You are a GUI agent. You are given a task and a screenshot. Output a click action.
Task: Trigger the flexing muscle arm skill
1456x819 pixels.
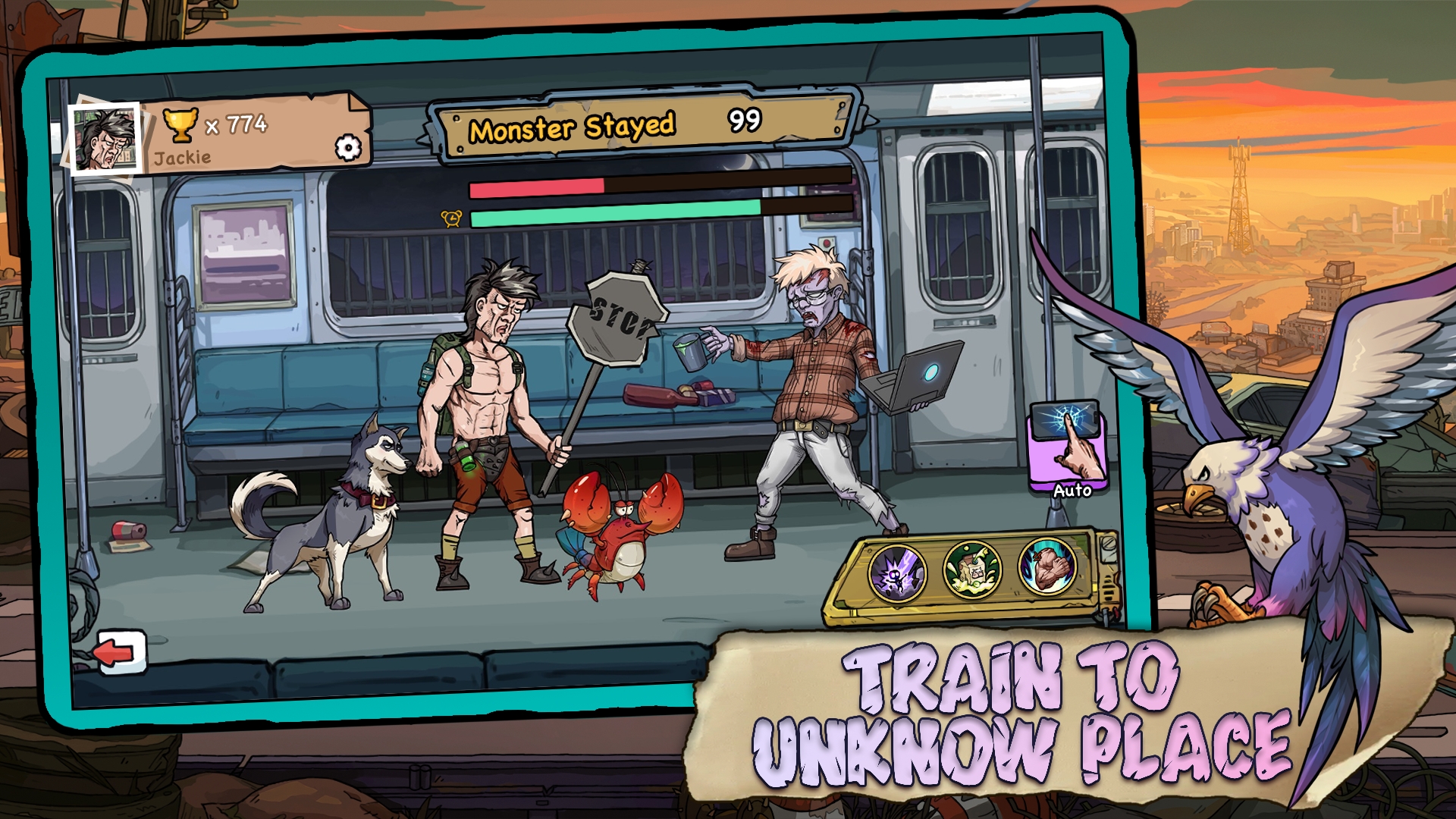click(1047, 566)
